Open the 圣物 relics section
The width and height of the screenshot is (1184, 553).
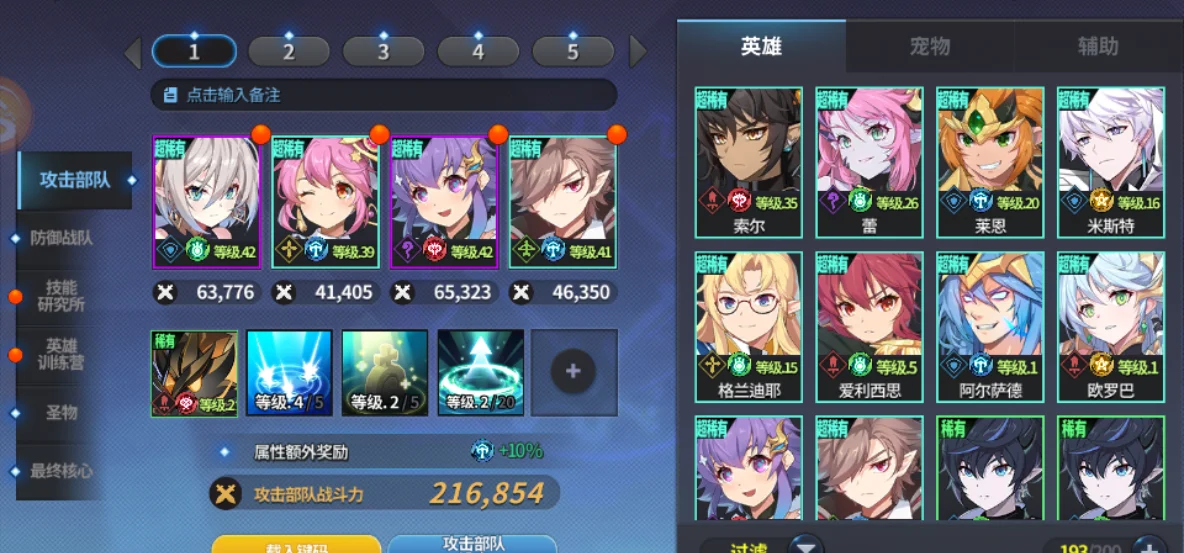point(61,412)
